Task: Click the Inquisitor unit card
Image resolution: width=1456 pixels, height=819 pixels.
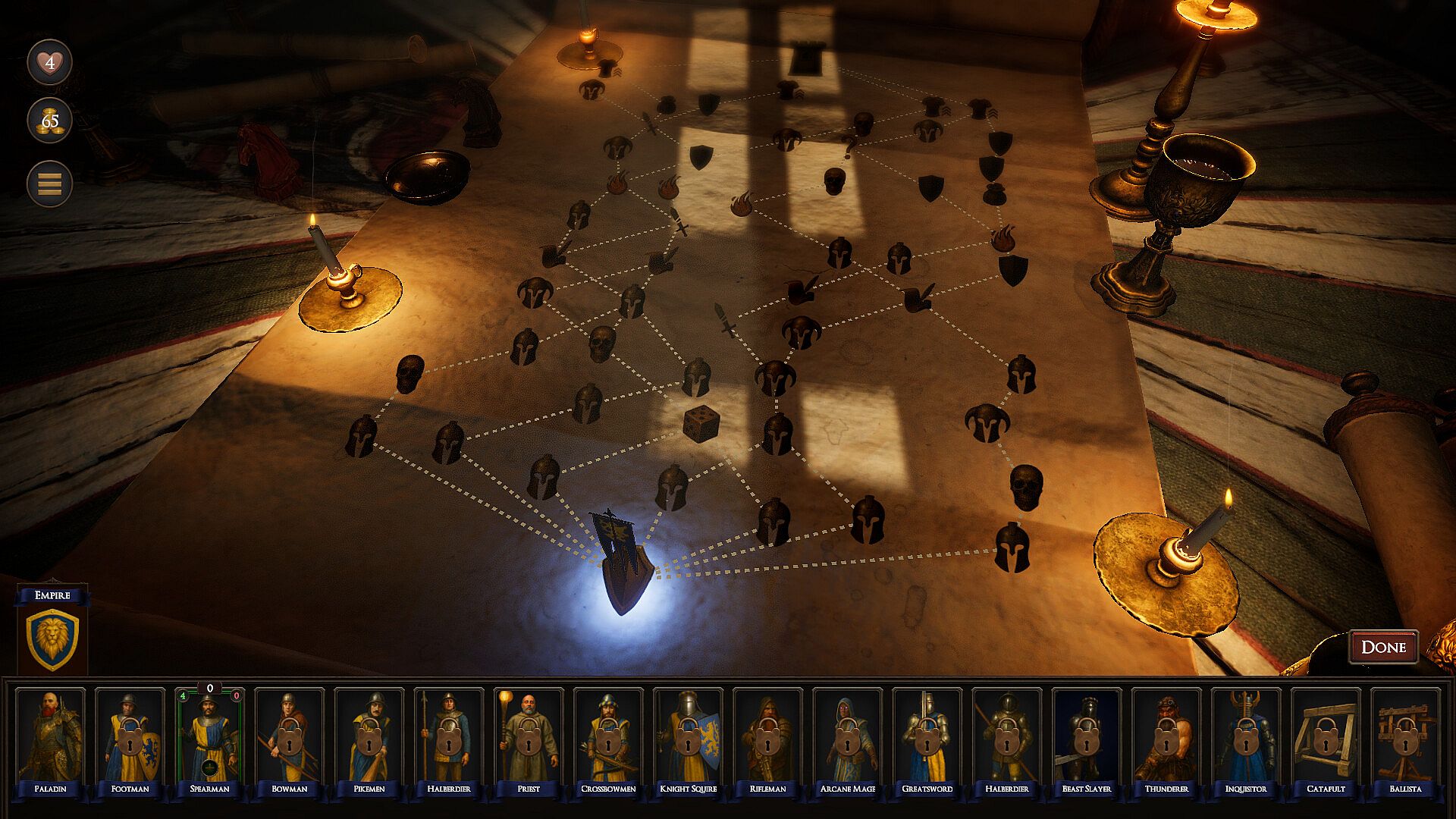Action: pyautogui.click(x=1245, y=739)
